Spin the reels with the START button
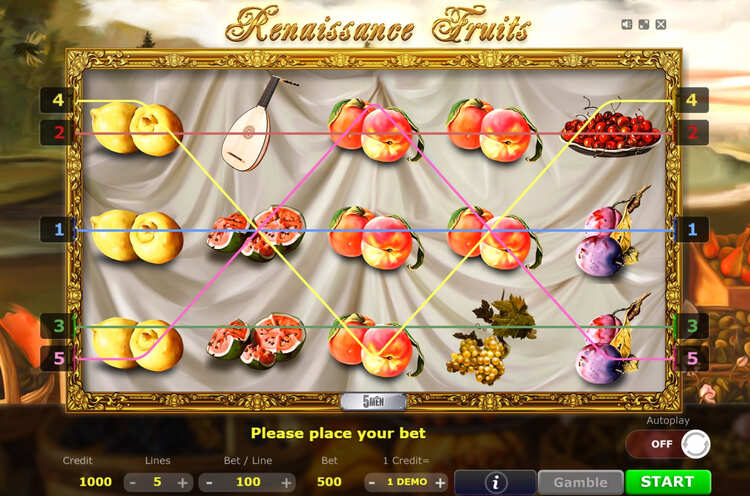750x496 pixels. coord(668,481)
